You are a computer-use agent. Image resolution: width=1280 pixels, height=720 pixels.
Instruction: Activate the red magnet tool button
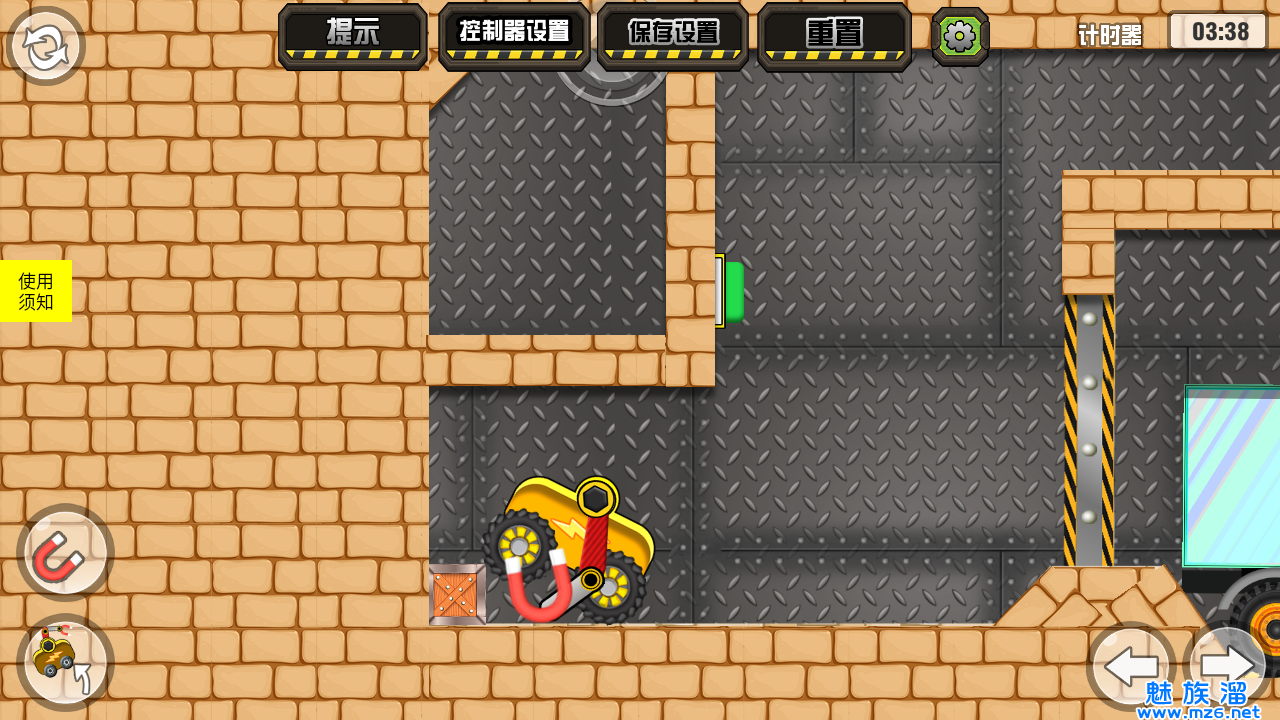(65, 552)
